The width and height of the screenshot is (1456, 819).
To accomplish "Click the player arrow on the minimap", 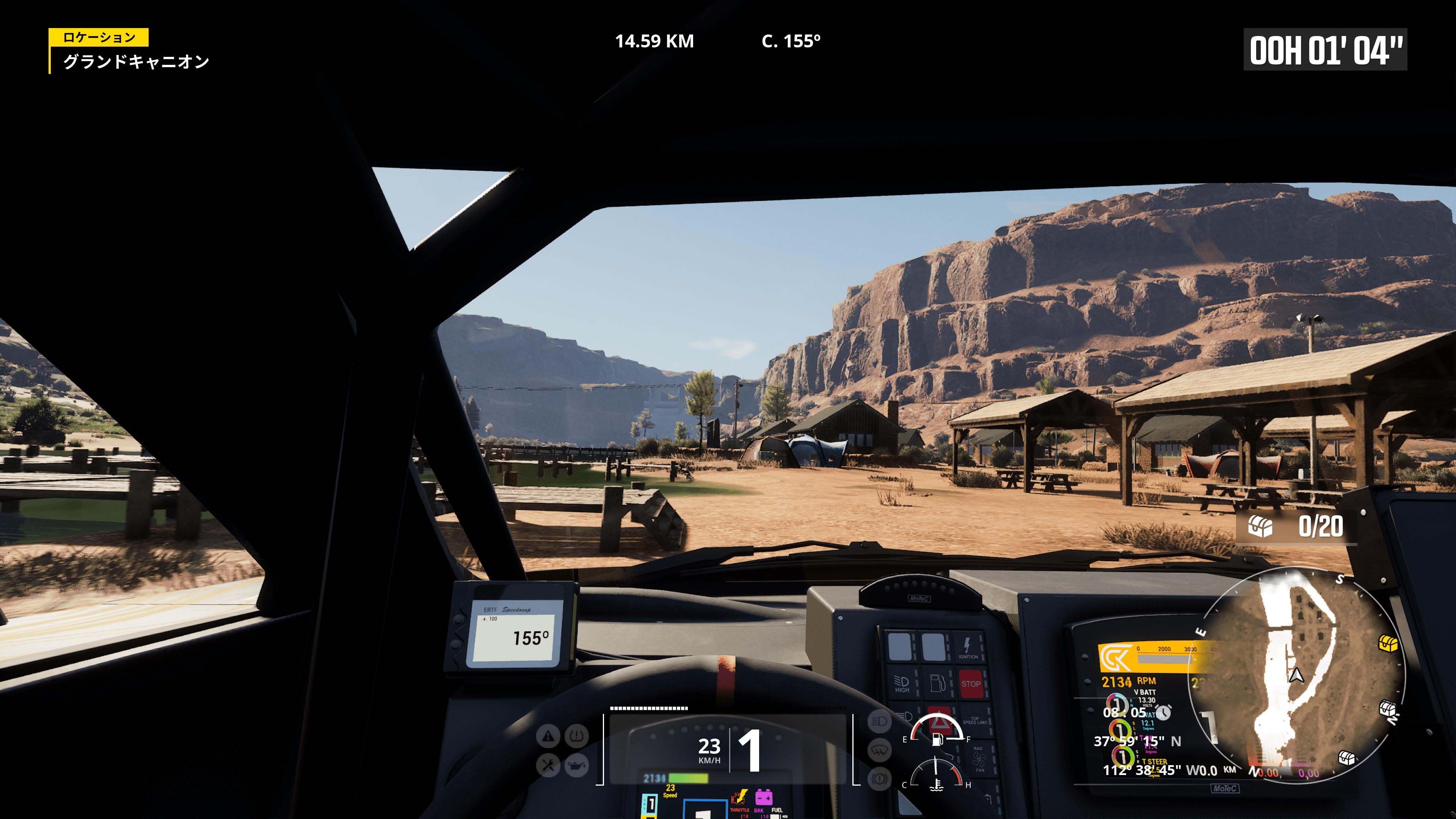I will tap(1296, 675).
